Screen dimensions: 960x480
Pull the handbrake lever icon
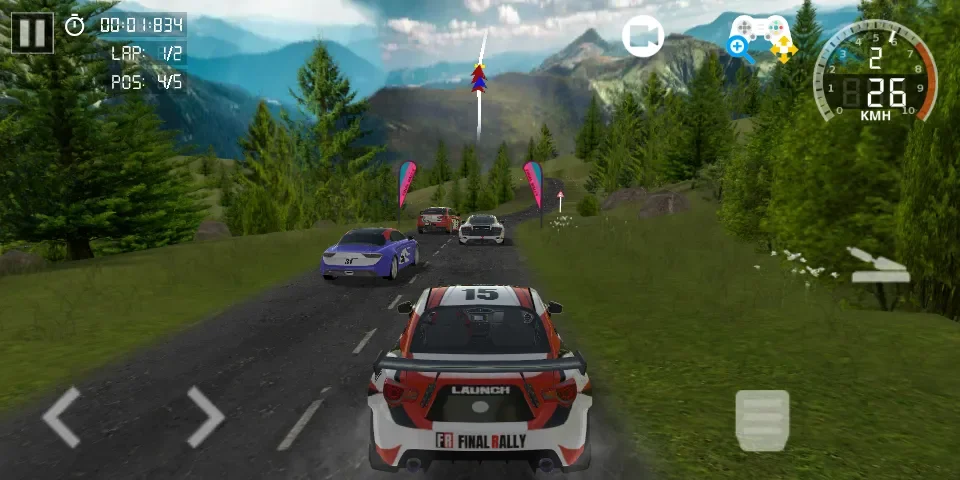tap(877, 264)
